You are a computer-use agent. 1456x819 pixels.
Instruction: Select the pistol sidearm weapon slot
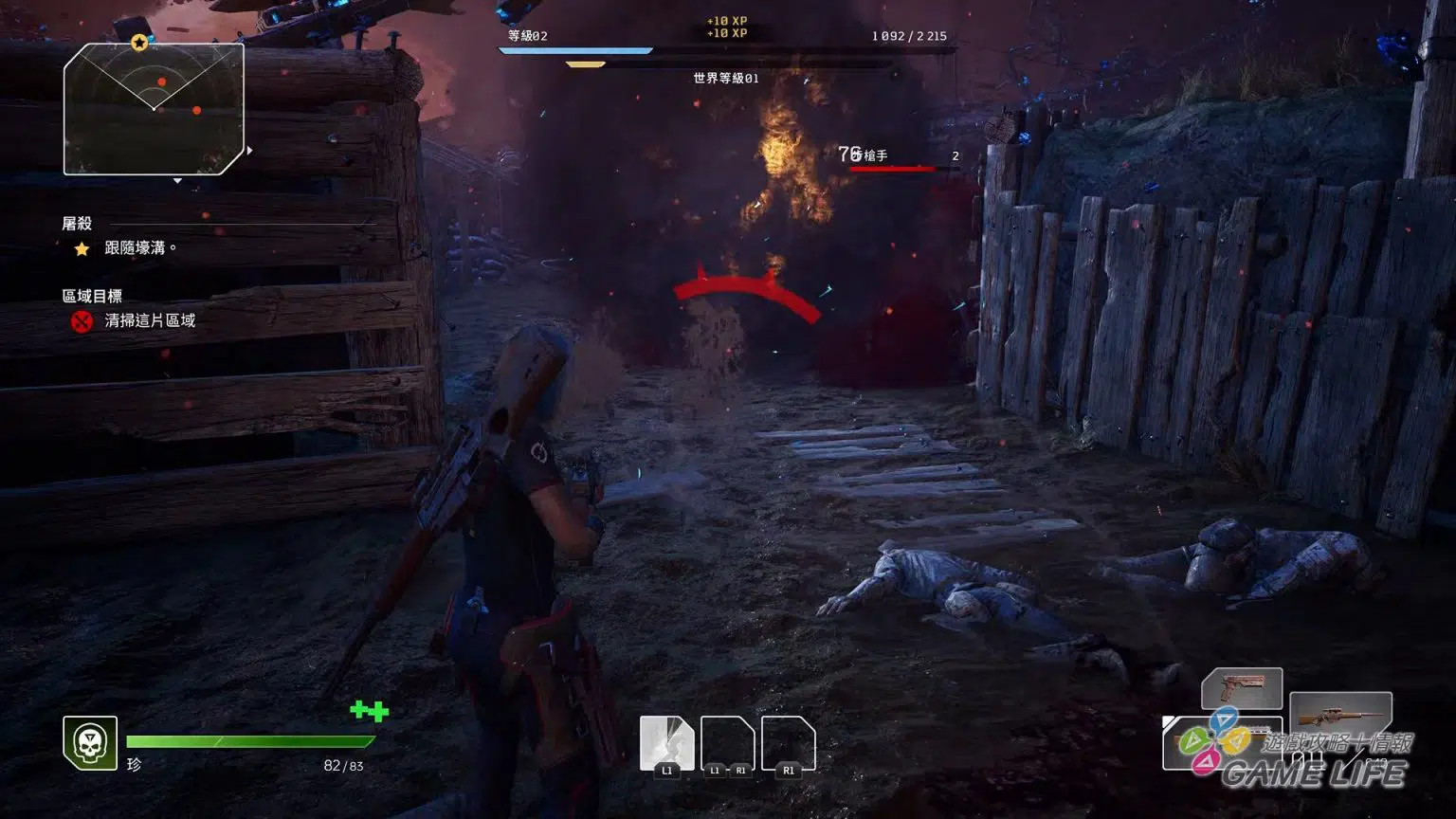click(x=1242, y=687)
